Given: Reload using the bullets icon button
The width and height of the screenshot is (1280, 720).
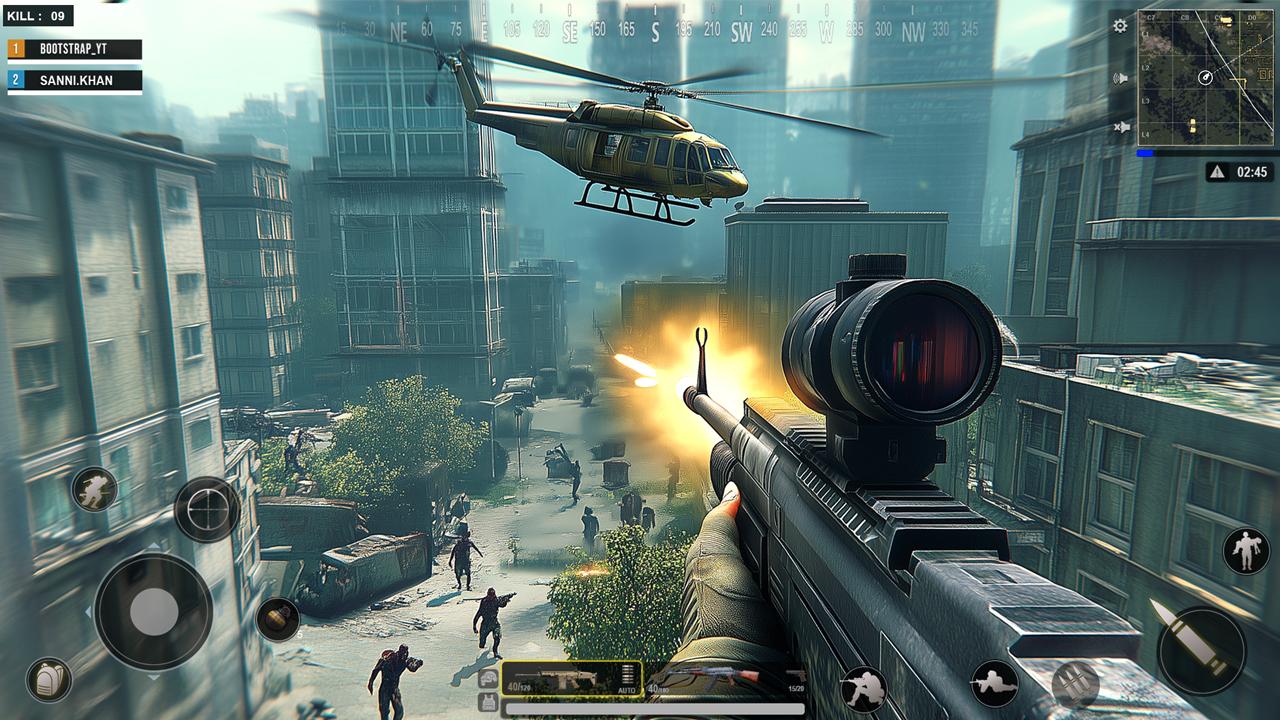Looking at the screenshot, I should pos(1075,685).
